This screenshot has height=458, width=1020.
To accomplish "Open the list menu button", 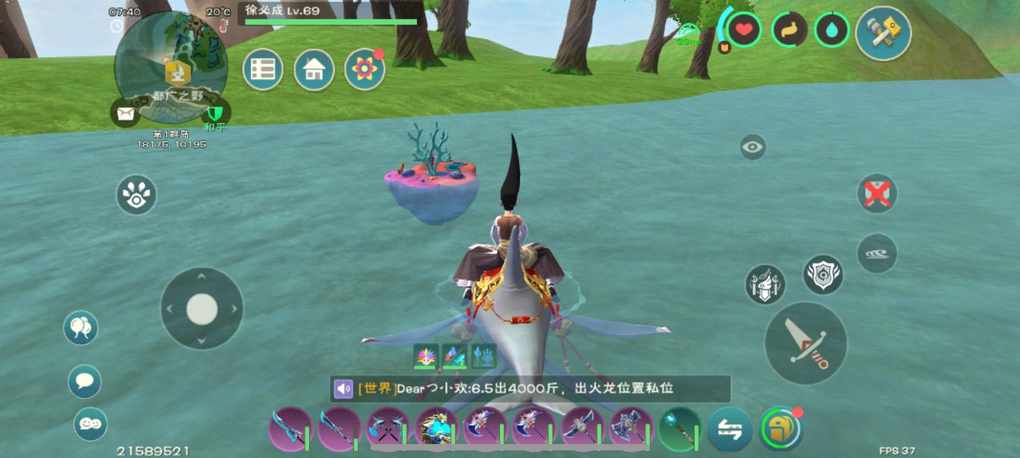I will click(x=263, y=69).
